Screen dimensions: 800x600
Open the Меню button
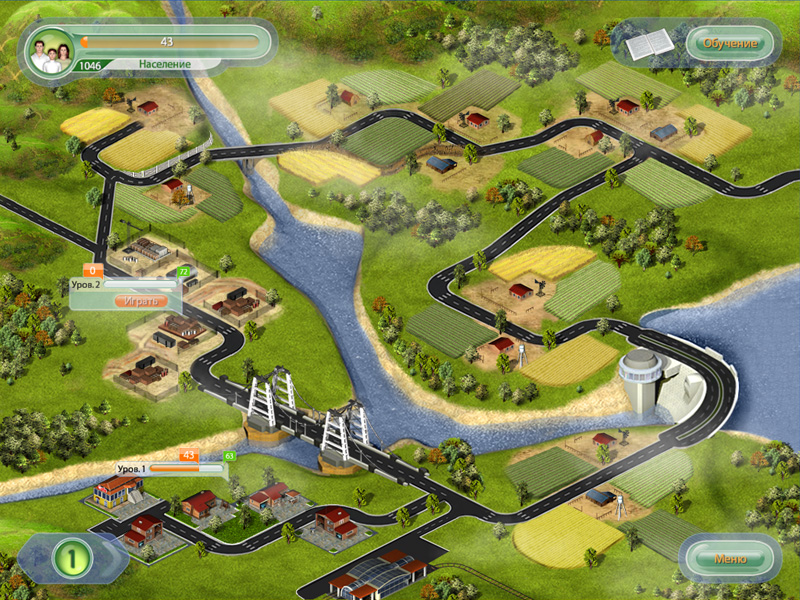click(730, 558)
